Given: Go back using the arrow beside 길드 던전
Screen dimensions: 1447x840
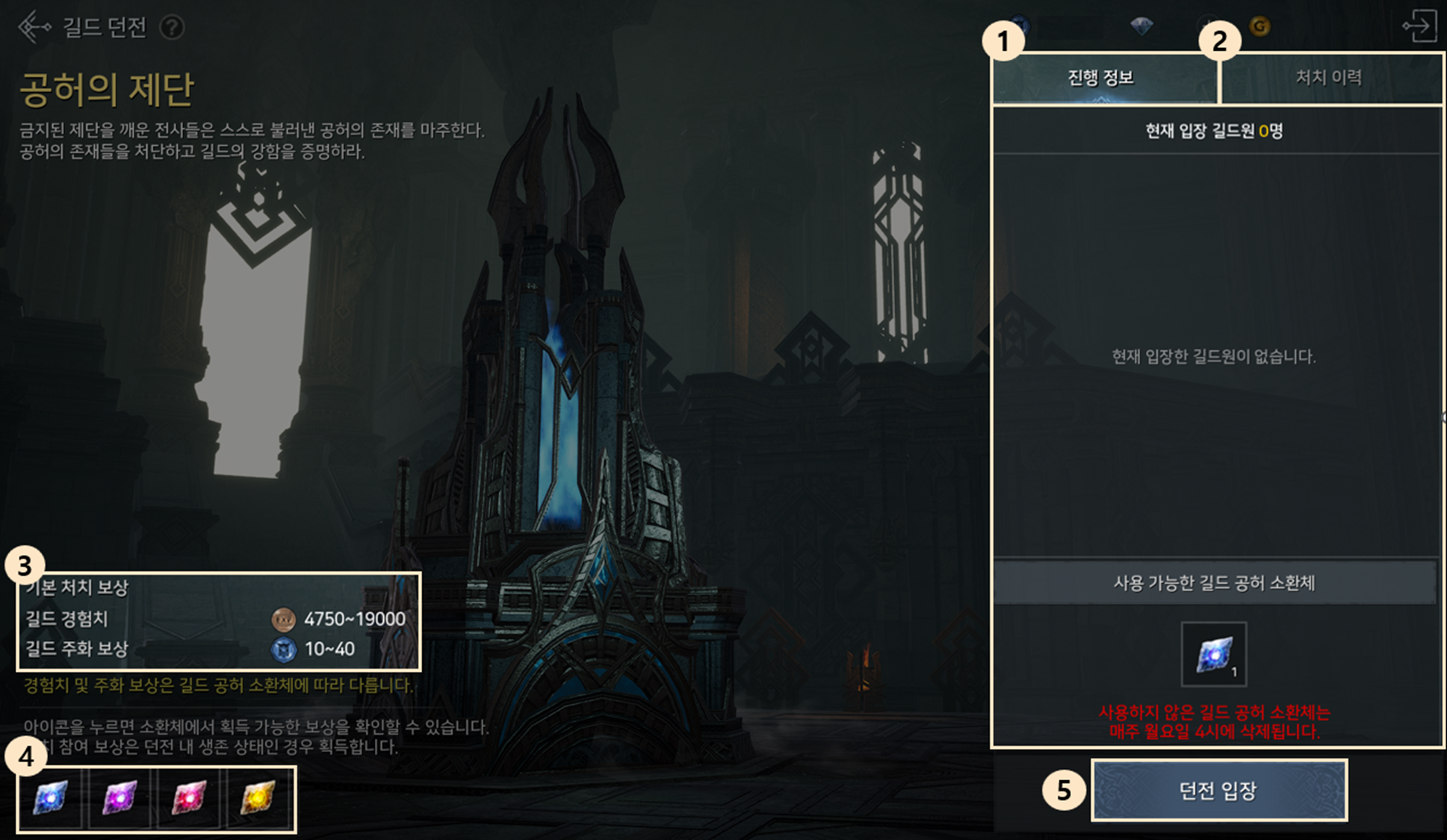Looking at the screenshot, I should [34, 27].
